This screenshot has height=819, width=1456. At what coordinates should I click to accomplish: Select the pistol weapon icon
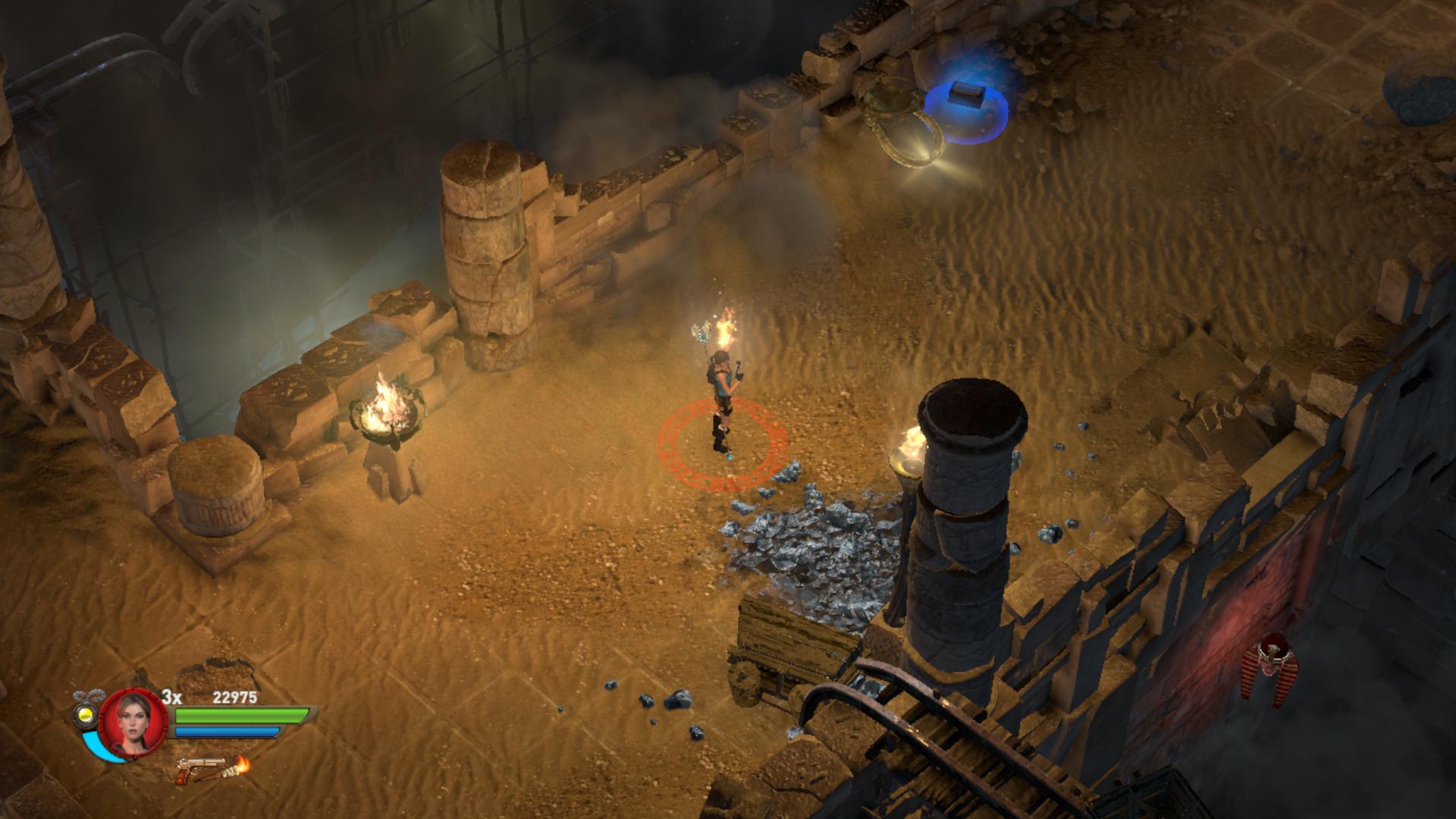pos(199,771)
